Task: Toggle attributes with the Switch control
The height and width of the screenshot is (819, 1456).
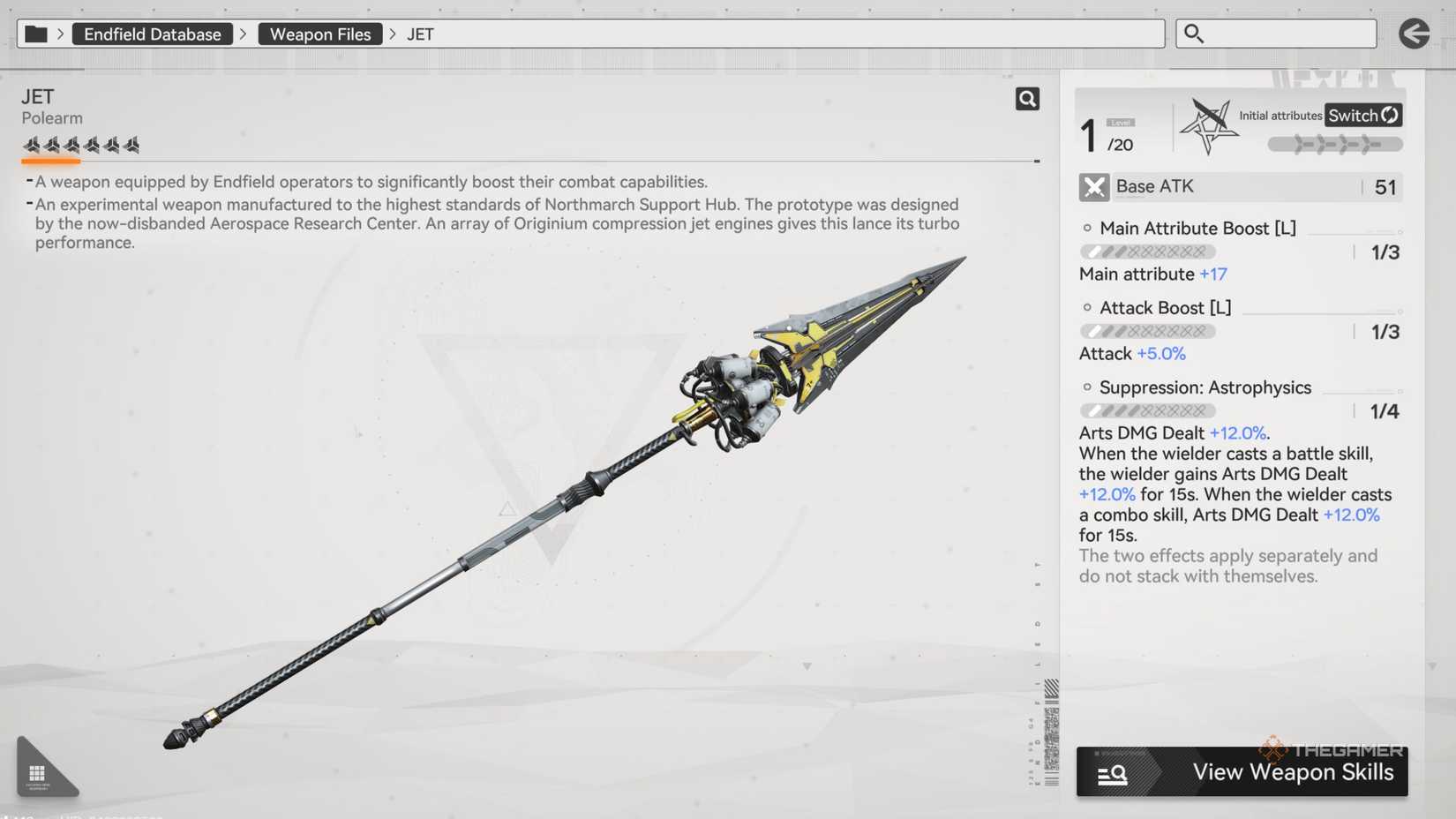Action: coord(1362,115)
